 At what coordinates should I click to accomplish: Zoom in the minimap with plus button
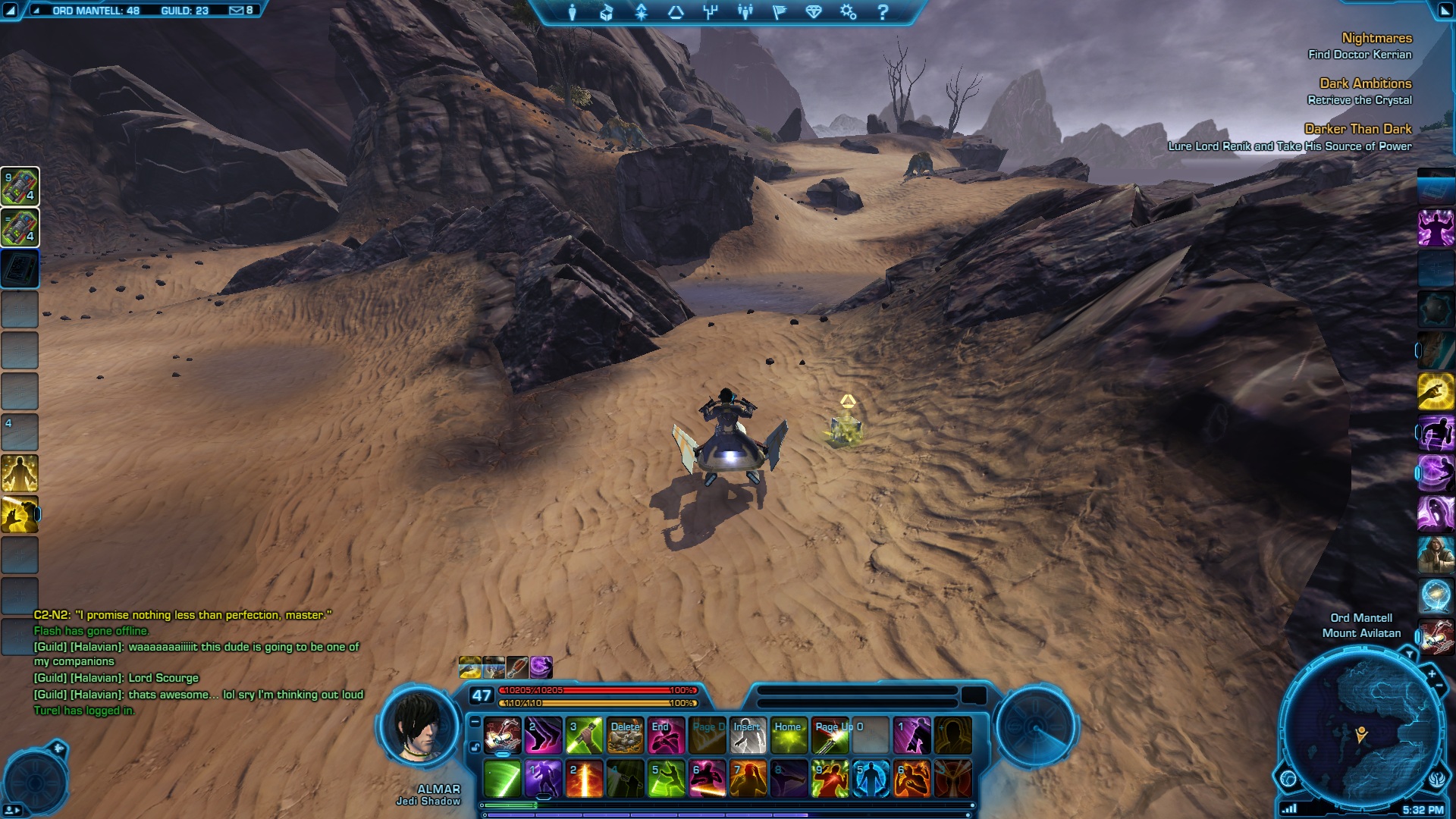(x=1432, y=673)
